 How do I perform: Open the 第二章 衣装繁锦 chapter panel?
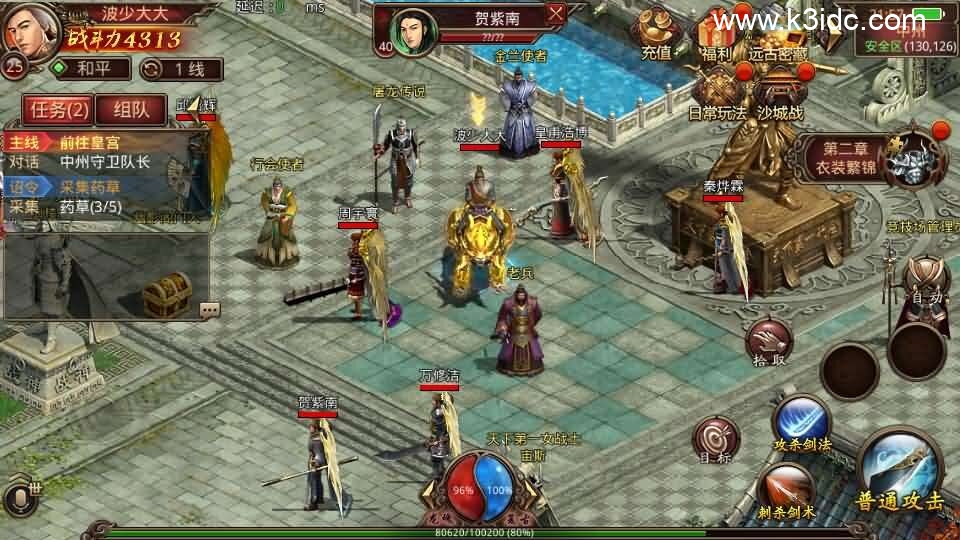(x=878, y=158)
